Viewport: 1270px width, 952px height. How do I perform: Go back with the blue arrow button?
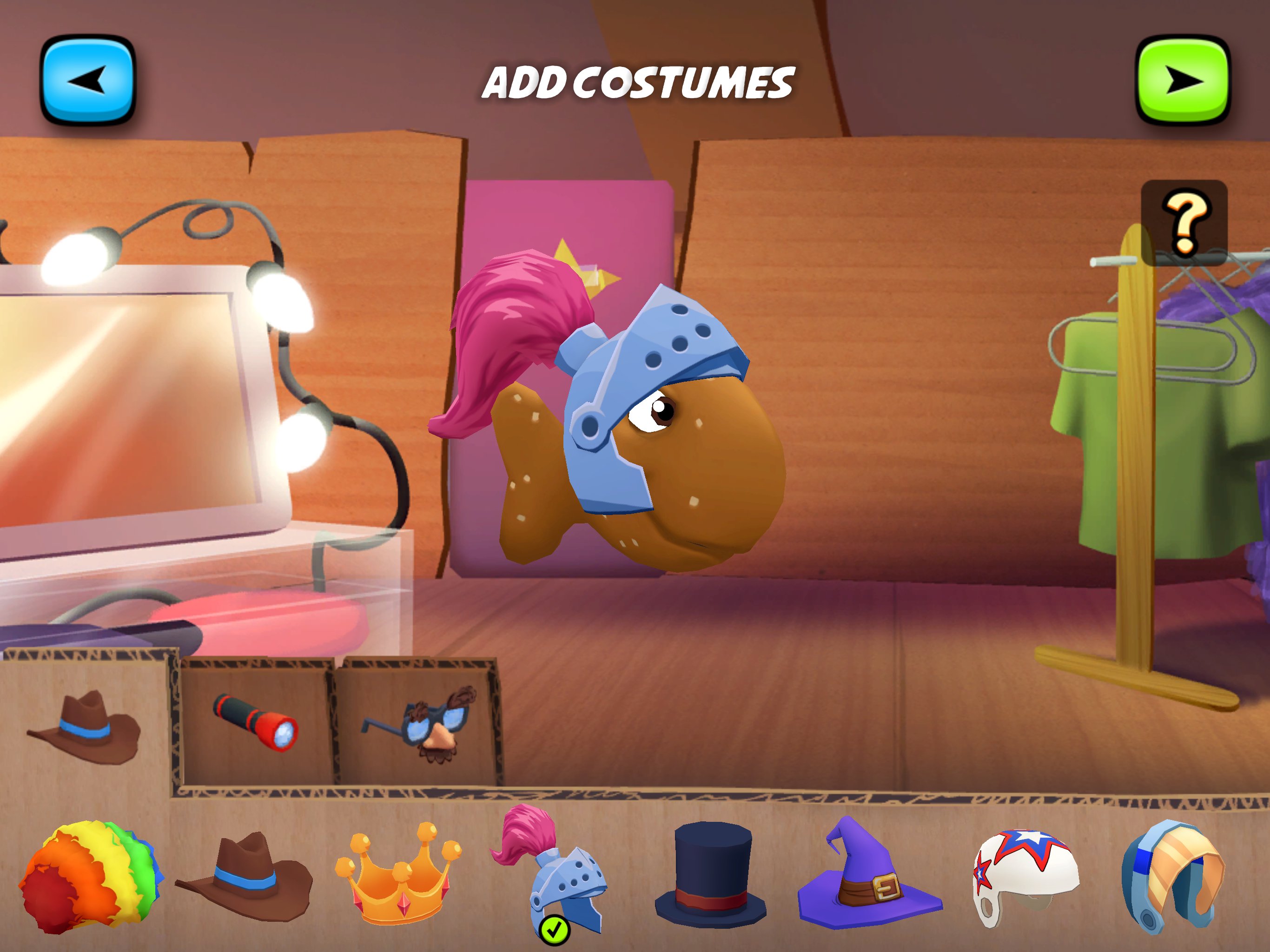(x=89, y=80)
